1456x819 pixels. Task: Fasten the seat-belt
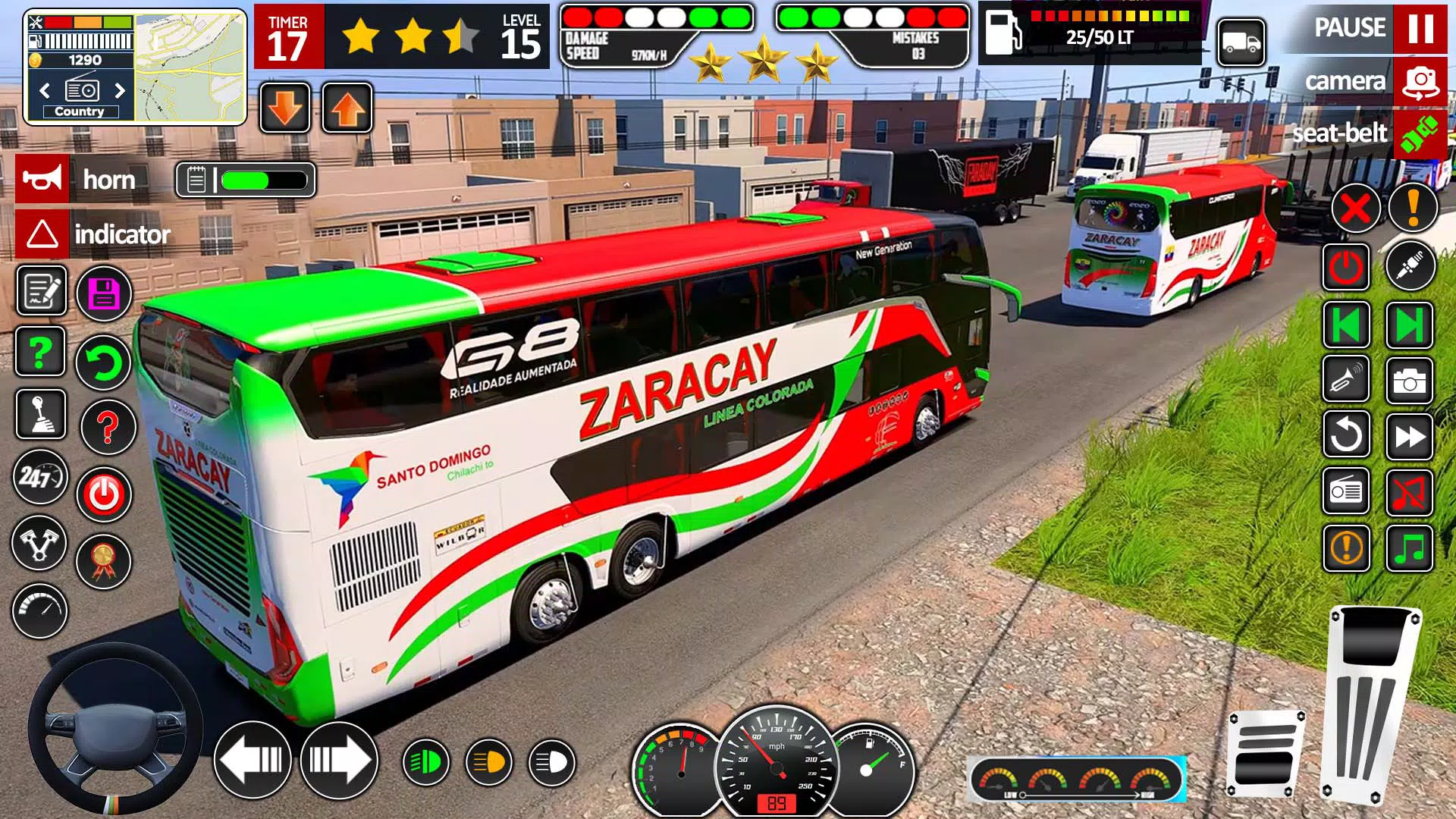coord(1420,133)
